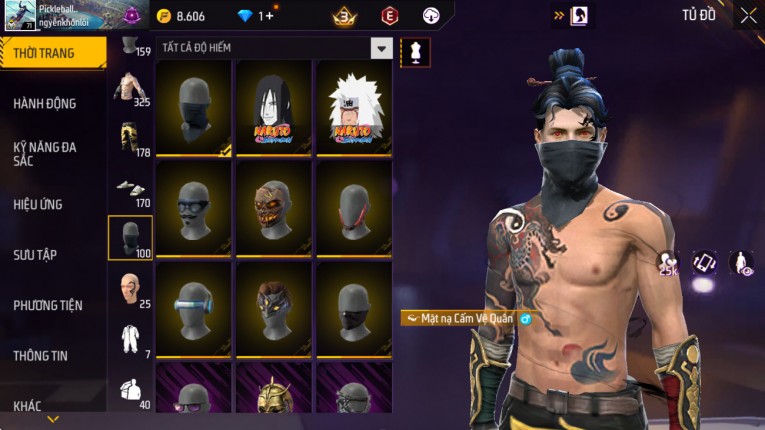This screenshot has width=765, height=430.
Task: Select the Thời Trang fashion tab
Action: pyautogui.click(x=45, y=53)
